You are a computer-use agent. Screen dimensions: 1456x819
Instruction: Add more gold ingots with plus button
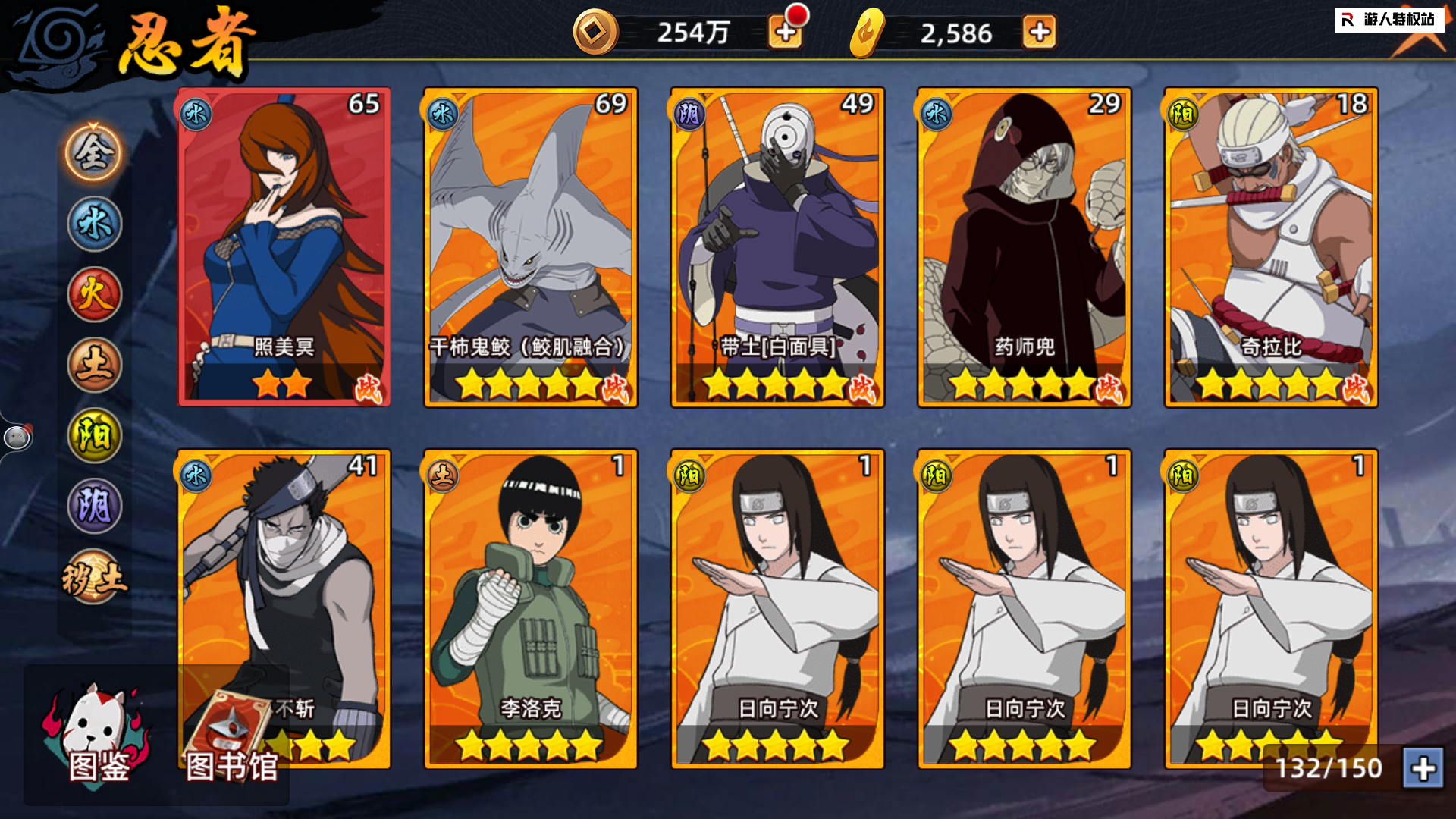point(1039,33)
